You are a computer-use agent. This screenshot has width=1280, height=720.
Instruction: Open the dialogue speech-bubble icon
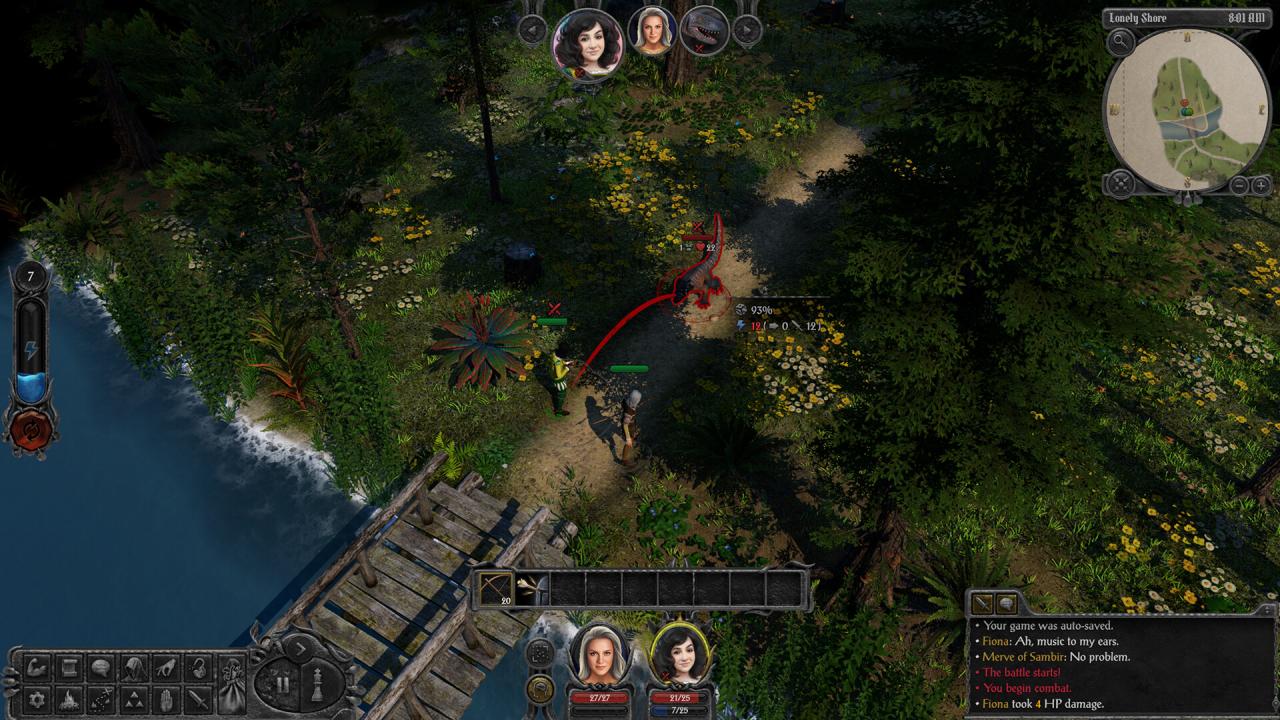98,668
